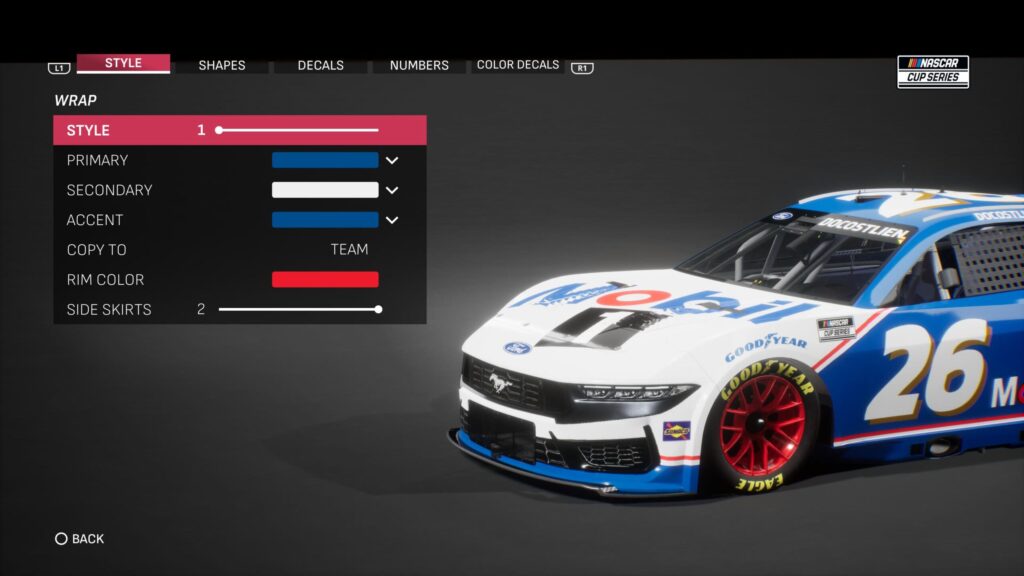Go to the Color Decals tab

518,65
